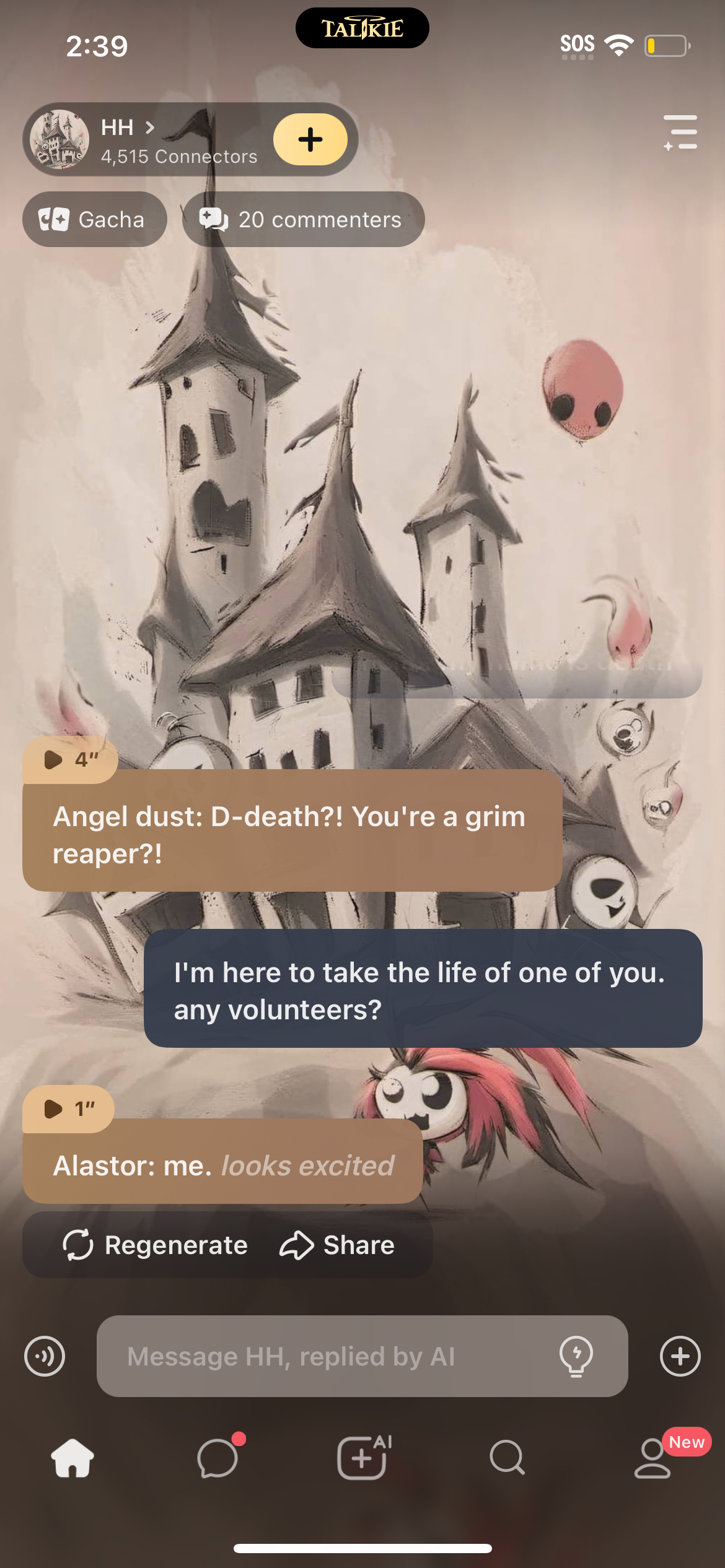The image size is (725, 1568).
Task: Regenerate the Alastor reply
Action: [x=156, y=1245]
